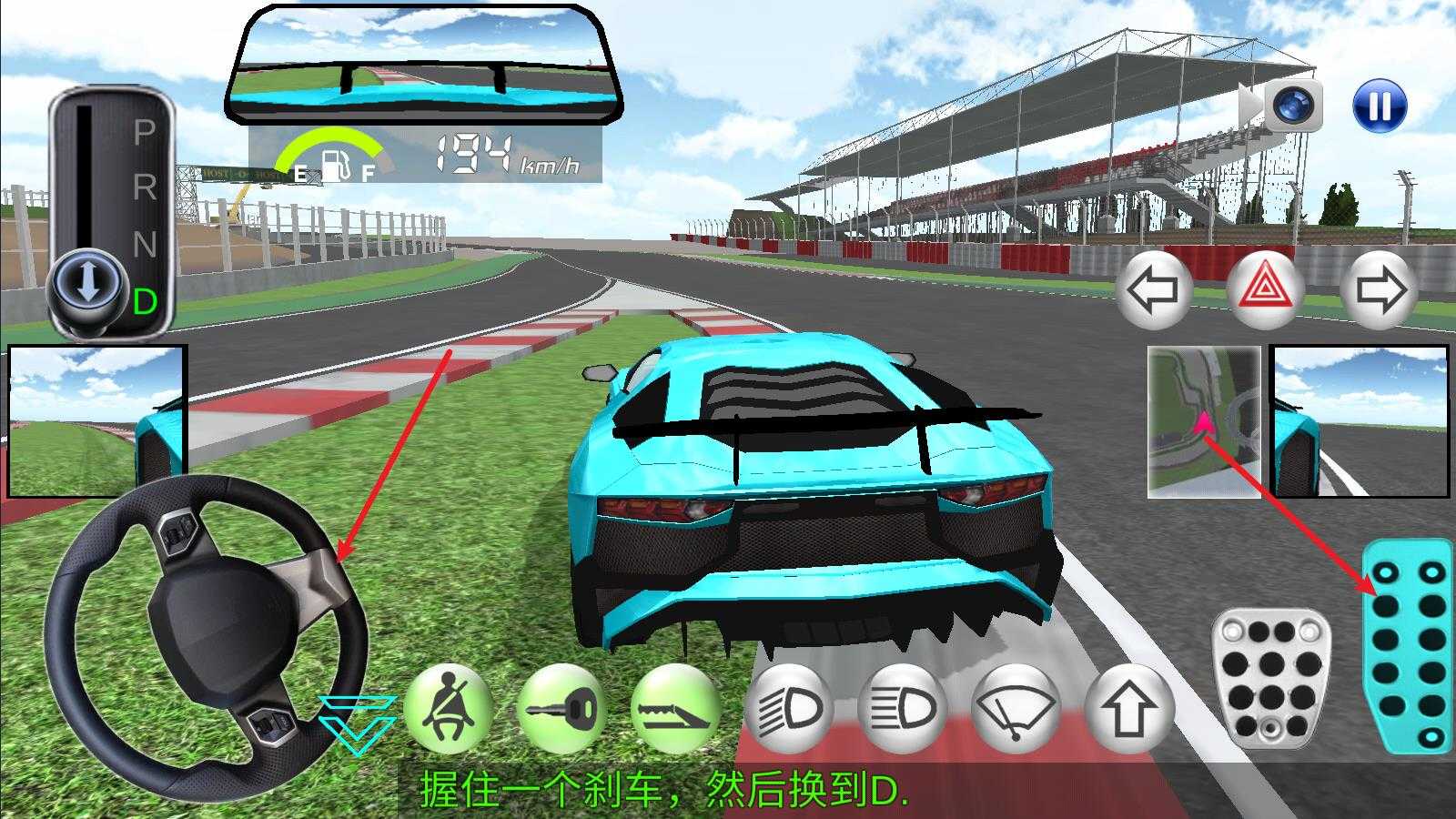Activate the left turn signal arrow

[x=1152, y=290]
